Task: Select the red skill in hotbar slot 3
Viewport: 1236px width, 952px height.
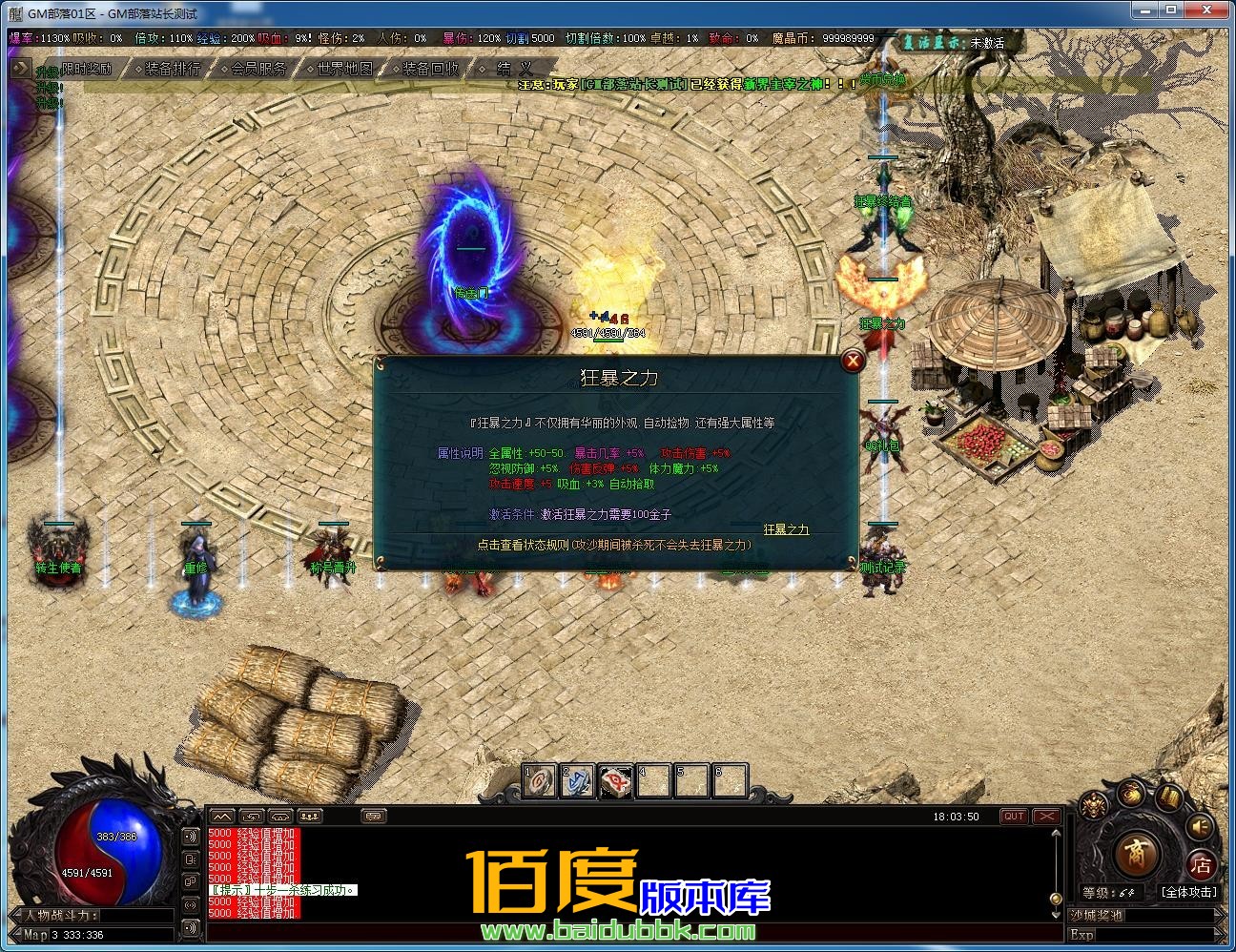Action: pos(615,781)
